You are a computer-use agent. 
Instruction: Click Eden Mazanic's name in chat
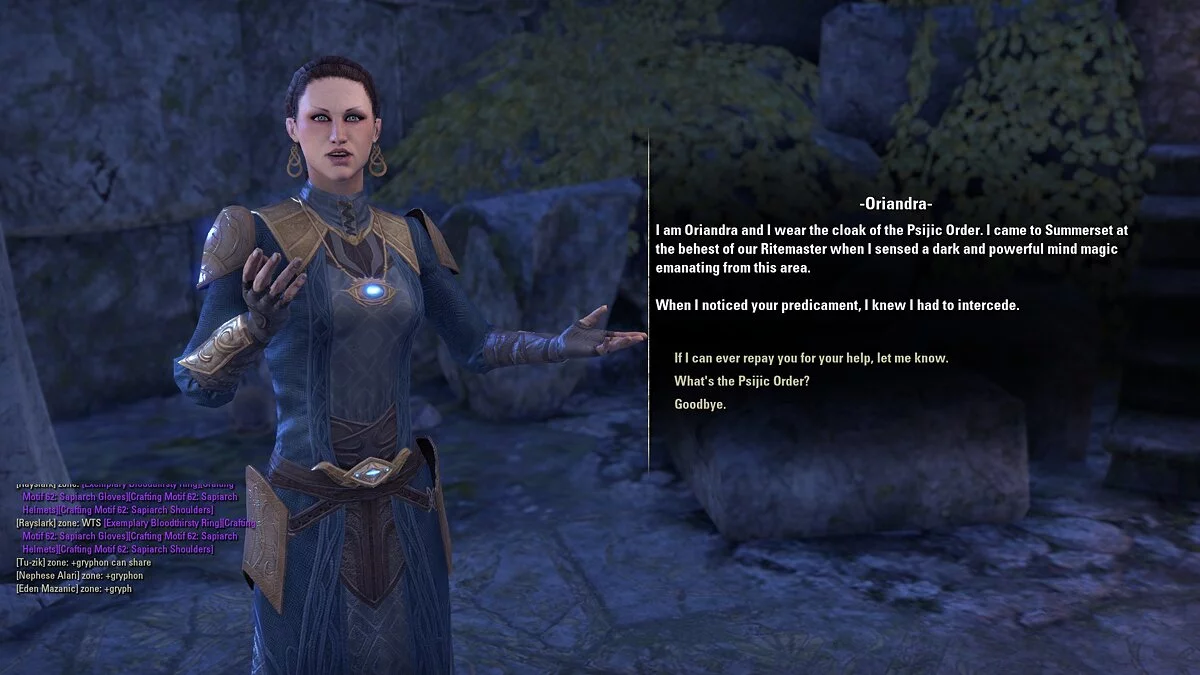(45, 589)
